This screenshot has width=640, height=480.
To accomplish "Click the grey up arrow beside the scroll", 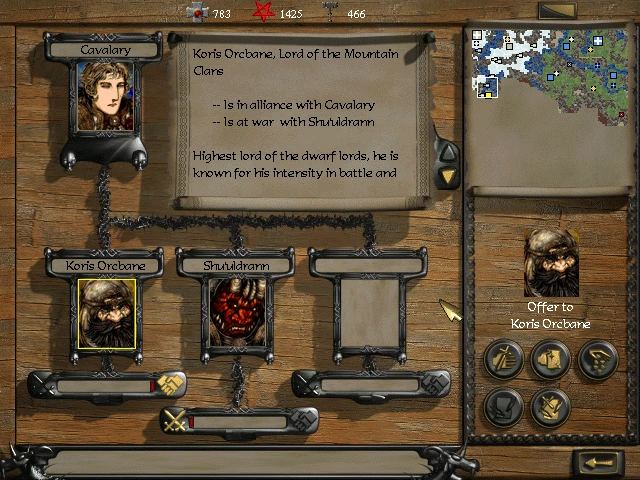I will point(449,153).
